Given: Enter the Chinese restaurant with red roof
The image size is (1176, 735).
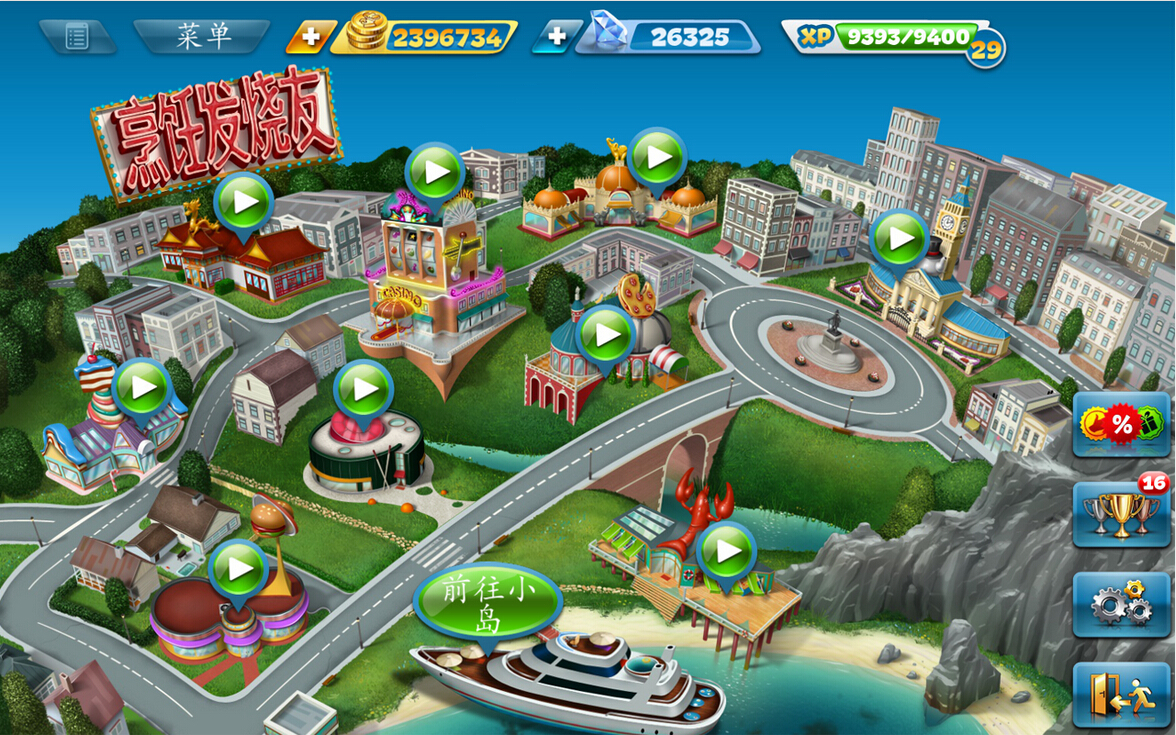Looking at the screenshot, I should tap(244, 203).
